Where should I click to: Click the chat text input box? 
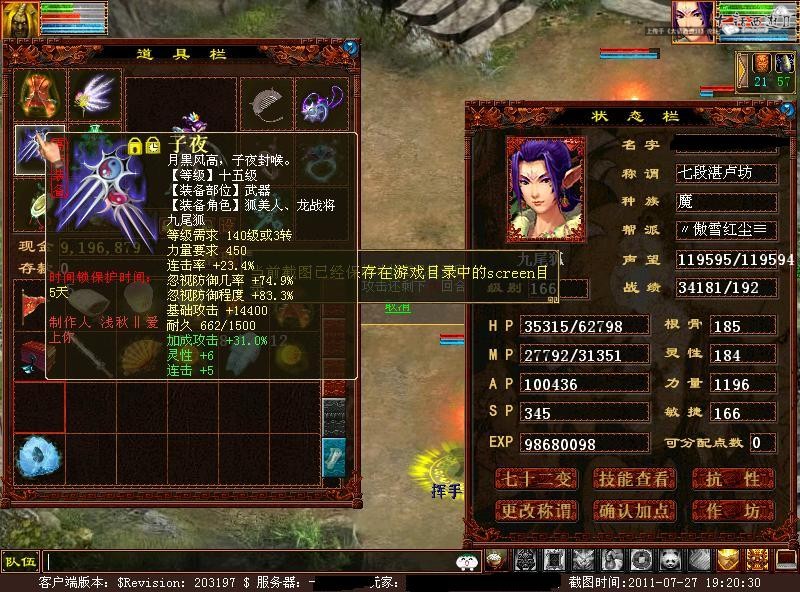point(250,561)
